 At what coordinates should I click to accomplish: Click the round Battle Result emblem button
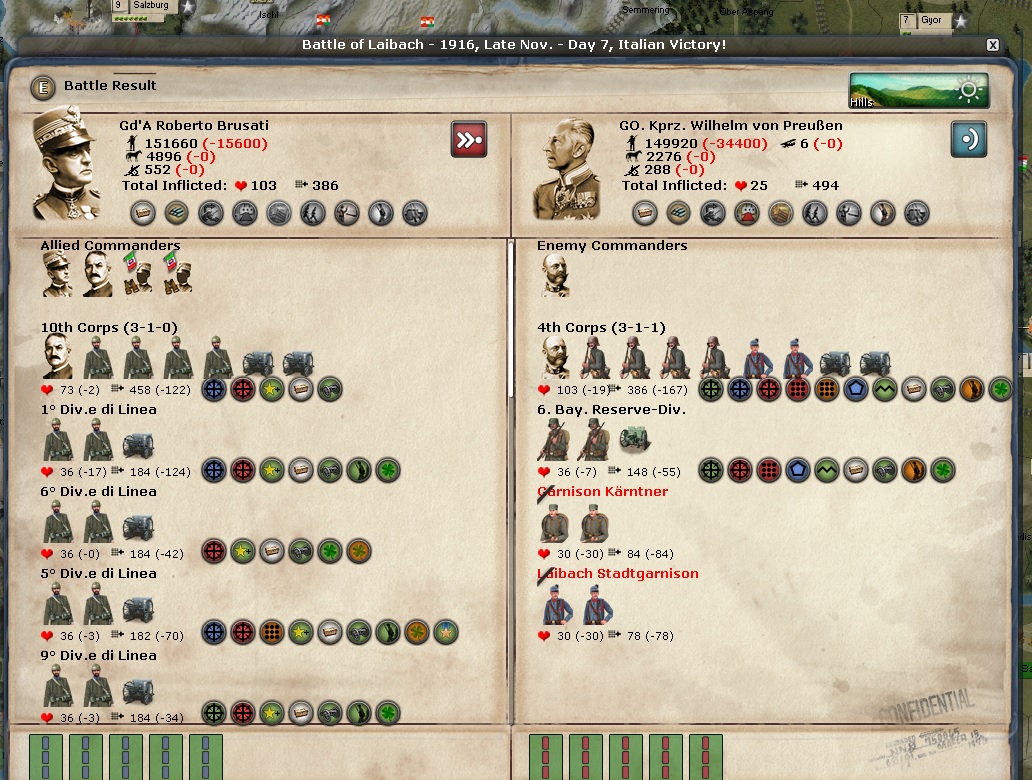pos(42,87)
